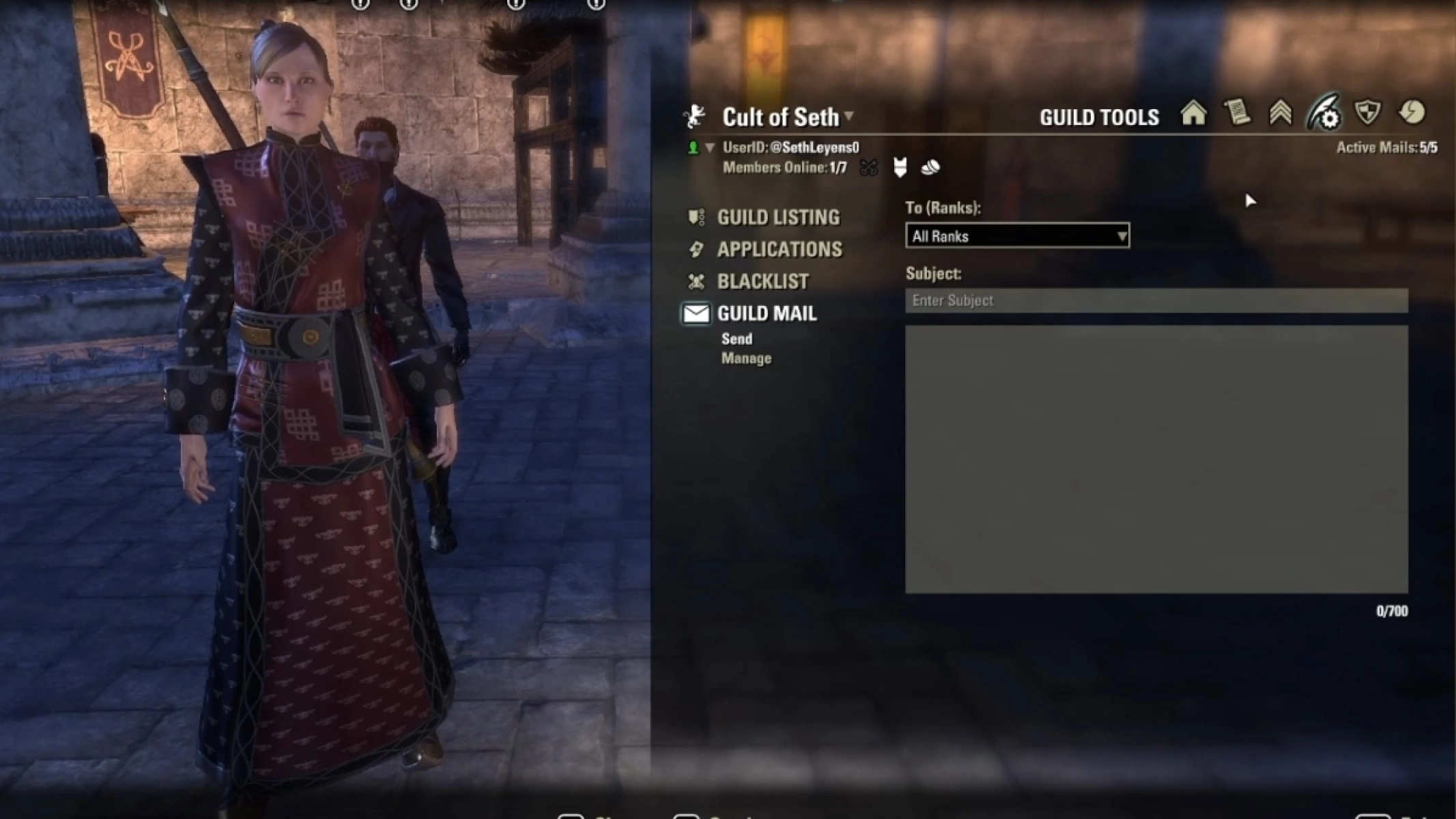Open the guild History icon
Viewport: 1456px width, 819px height.
(1413, 116)
